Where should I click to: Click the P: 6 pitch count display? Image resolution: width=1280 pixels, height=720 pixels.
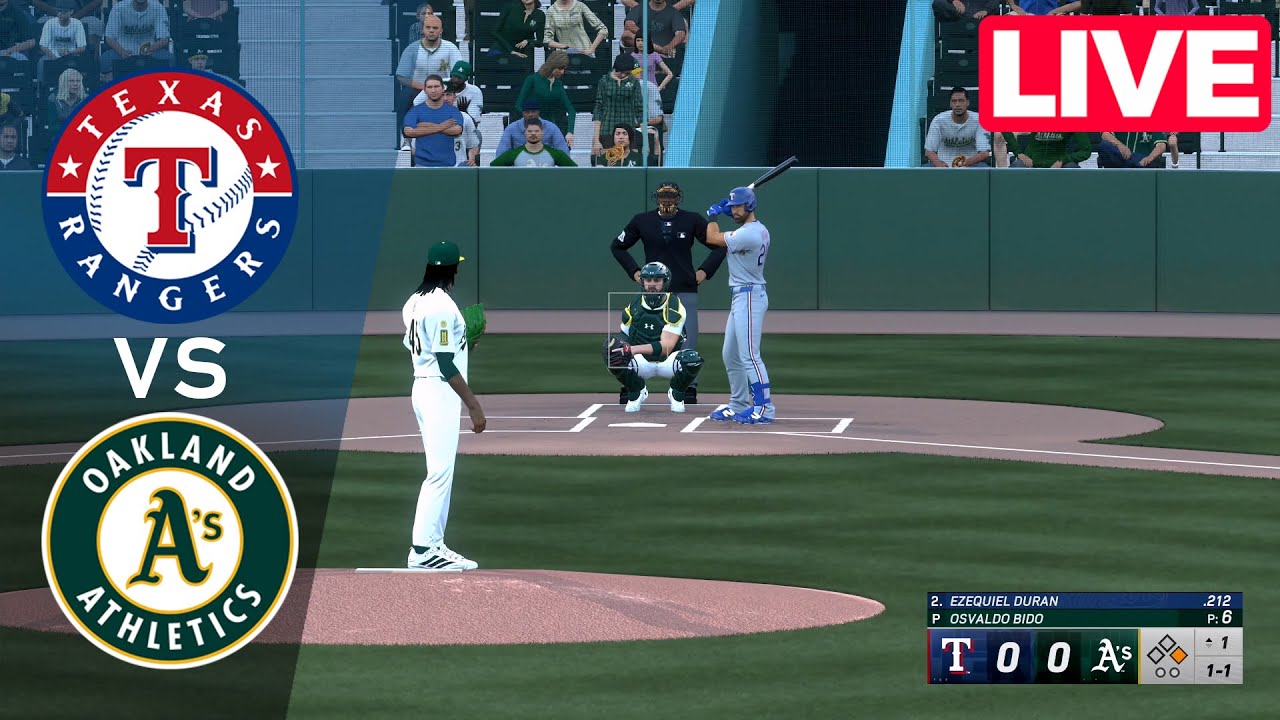tap(1222, 617)
